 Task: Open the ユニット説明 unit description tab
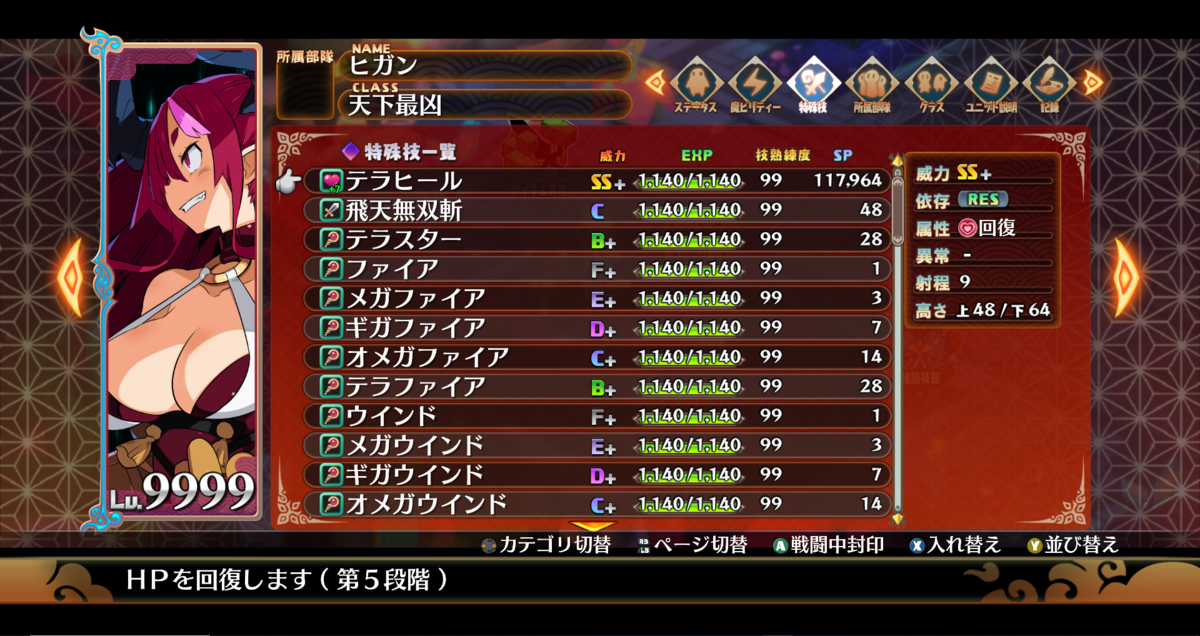(x=990, y=86)
